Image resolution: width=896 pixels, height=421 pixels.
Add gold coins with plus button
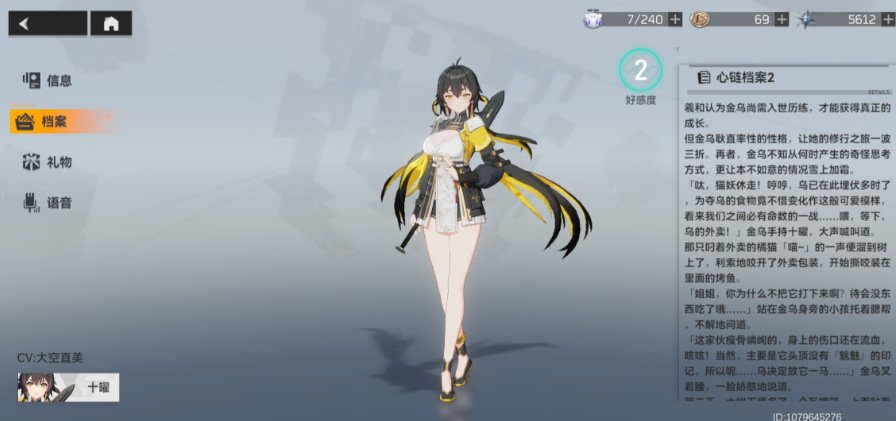[x=781, y=19]
